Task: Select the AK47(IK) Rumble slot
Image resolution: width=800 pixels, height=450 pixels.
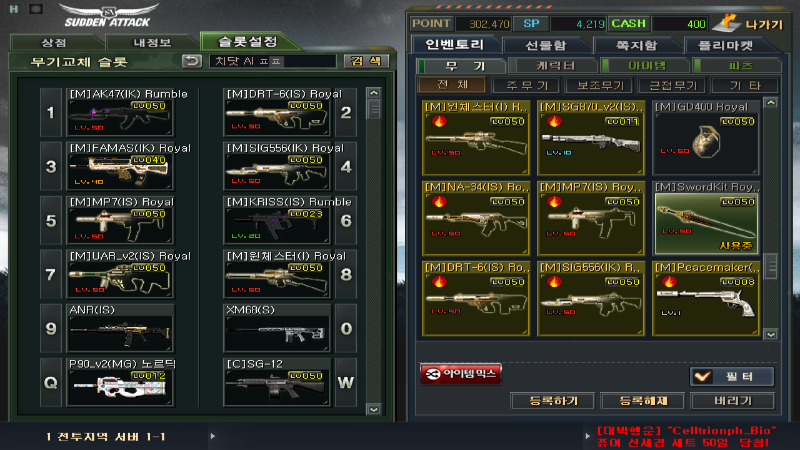Action: tap(127, 112)
